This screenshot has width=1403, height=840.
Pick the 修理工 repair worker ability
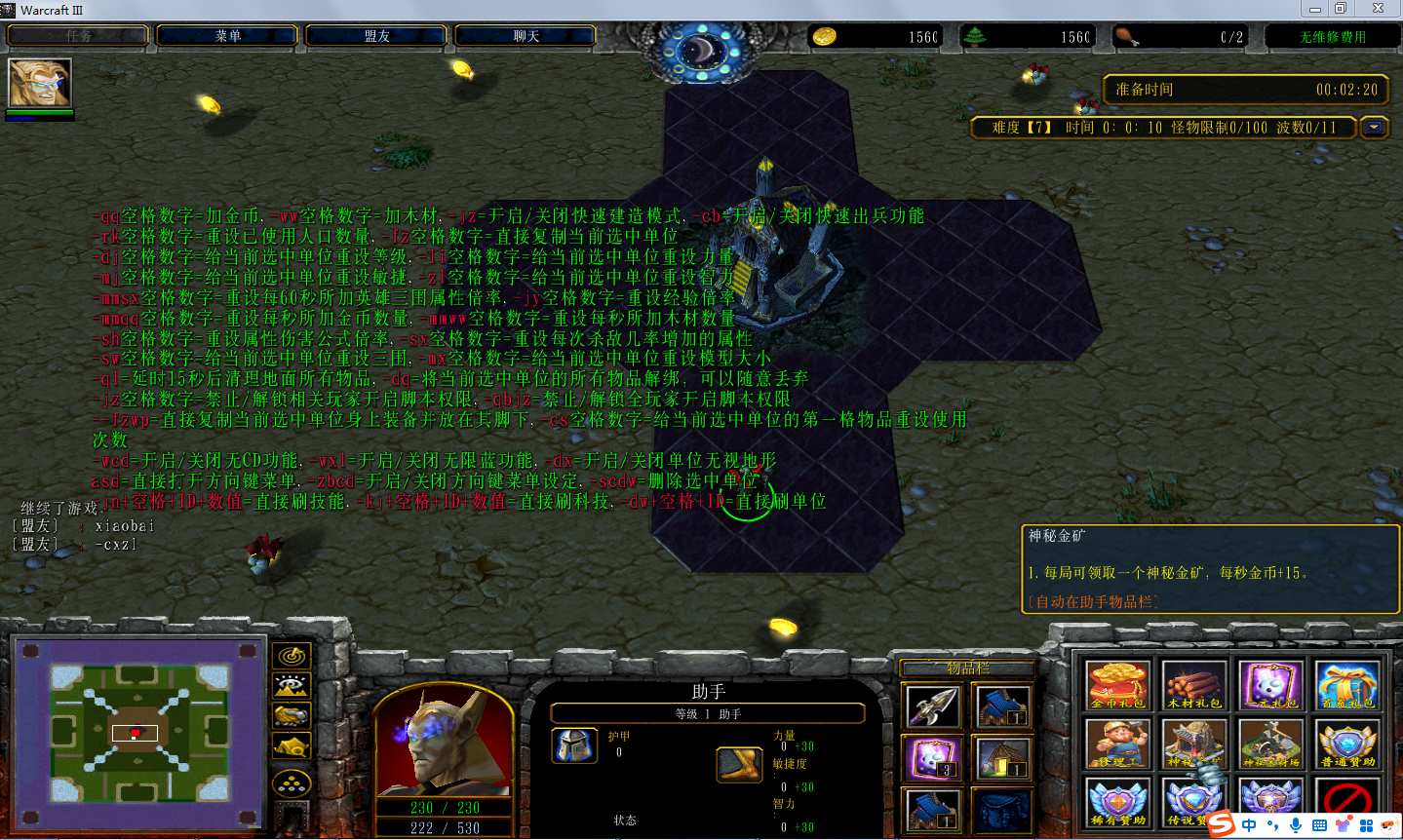1117,744
